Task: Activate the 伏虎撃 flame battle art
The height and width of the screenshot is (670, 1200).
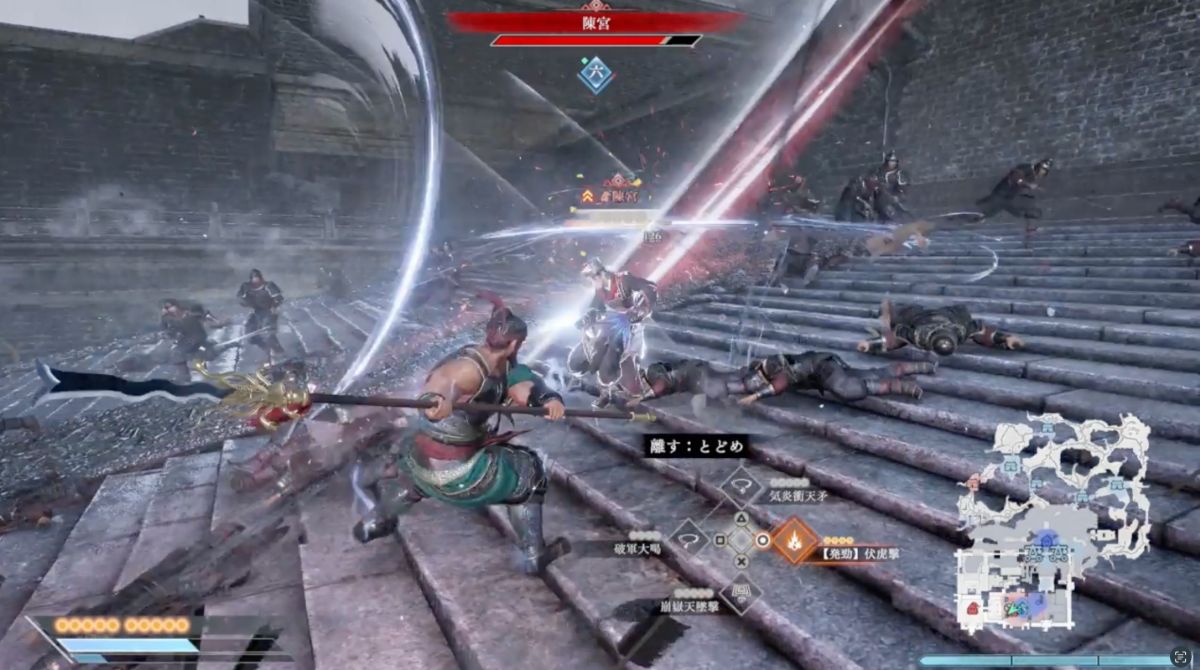Action: (794, 541)
